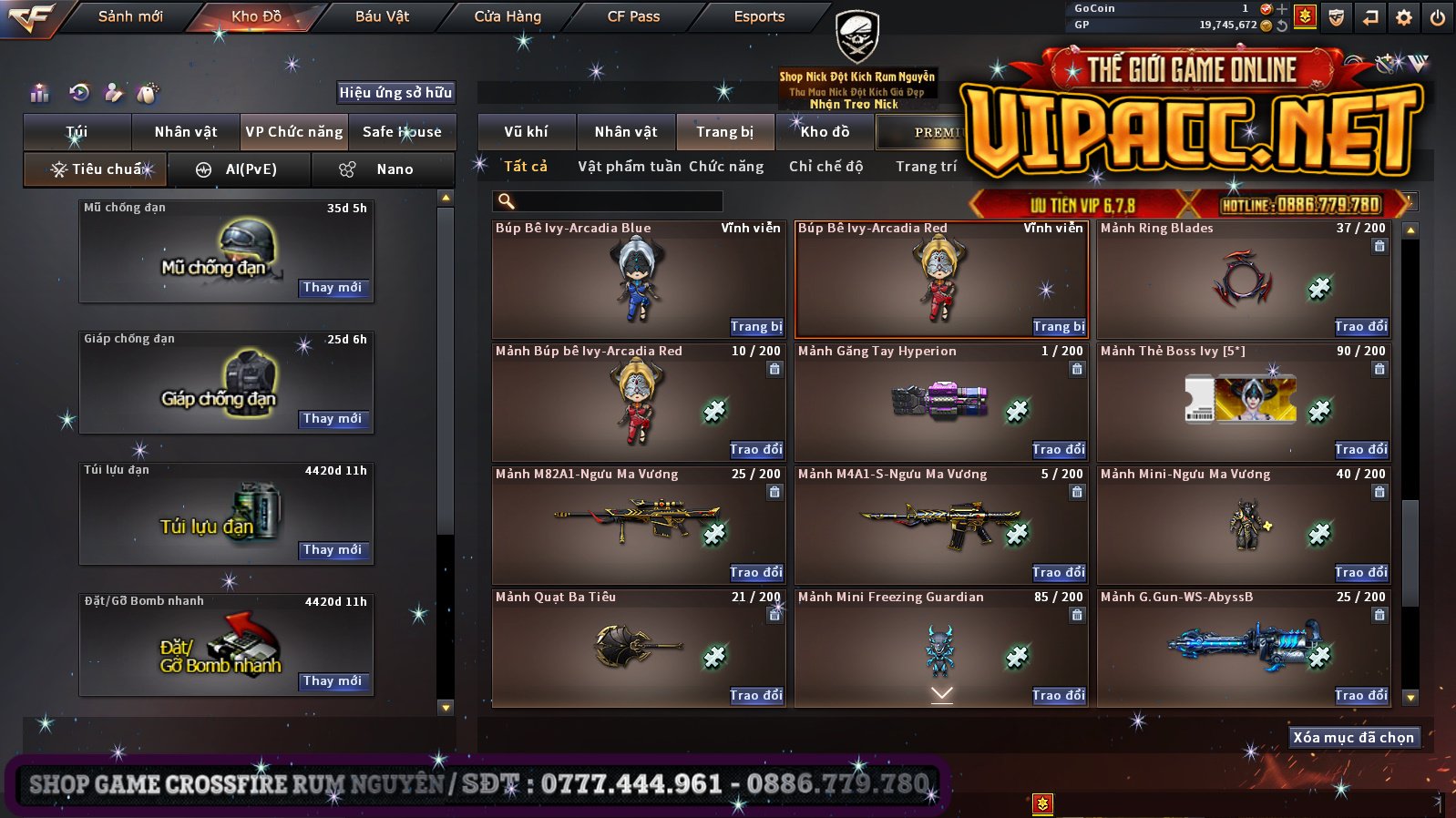1456x818 pixels.
Task: Switch to the Báu Vật tab
Action: tap(382, 16)
